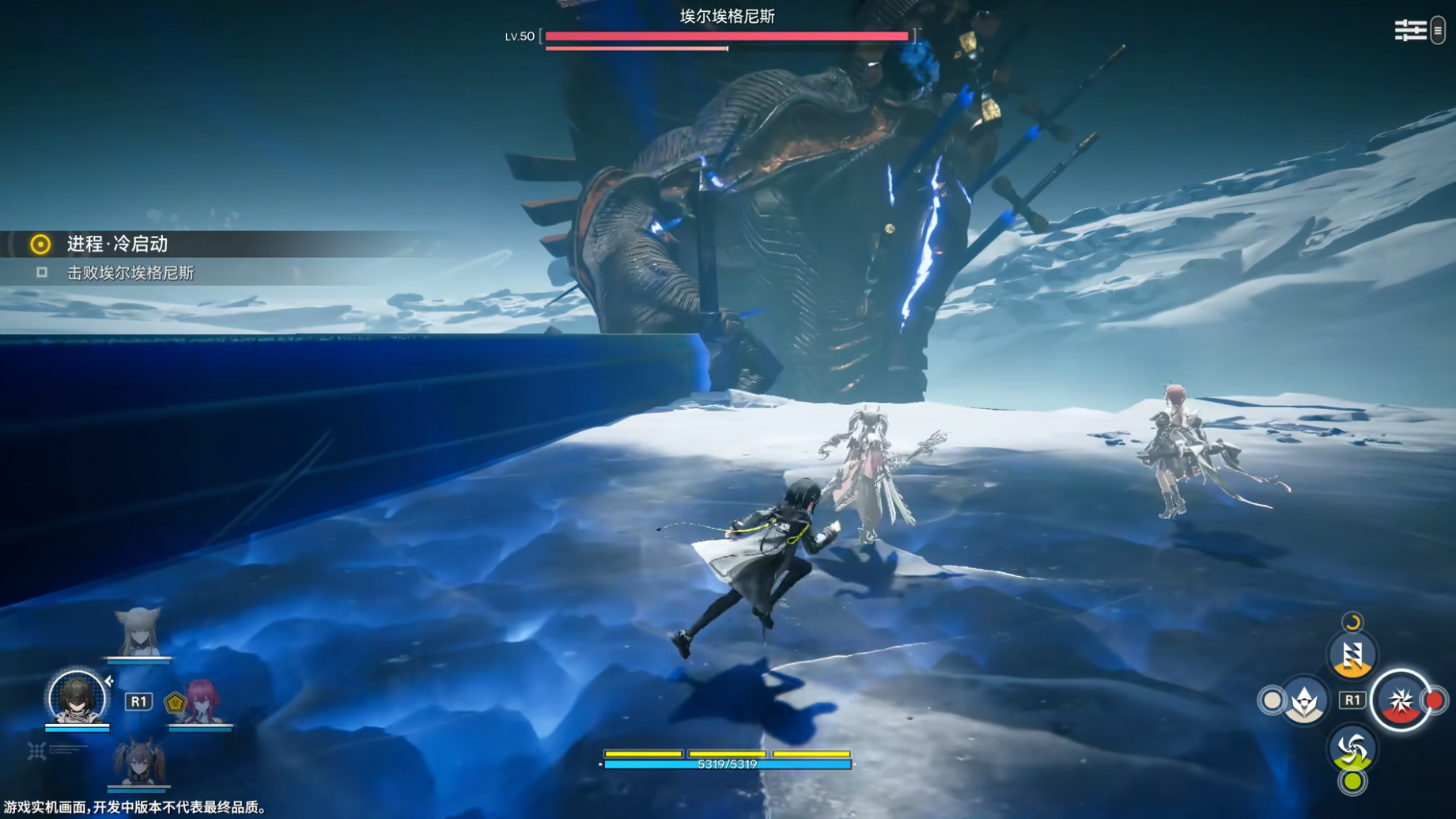Switch to the fox-eared blonde teammate portrait
Screen dimensions: 1456x819
coord(138,632)
